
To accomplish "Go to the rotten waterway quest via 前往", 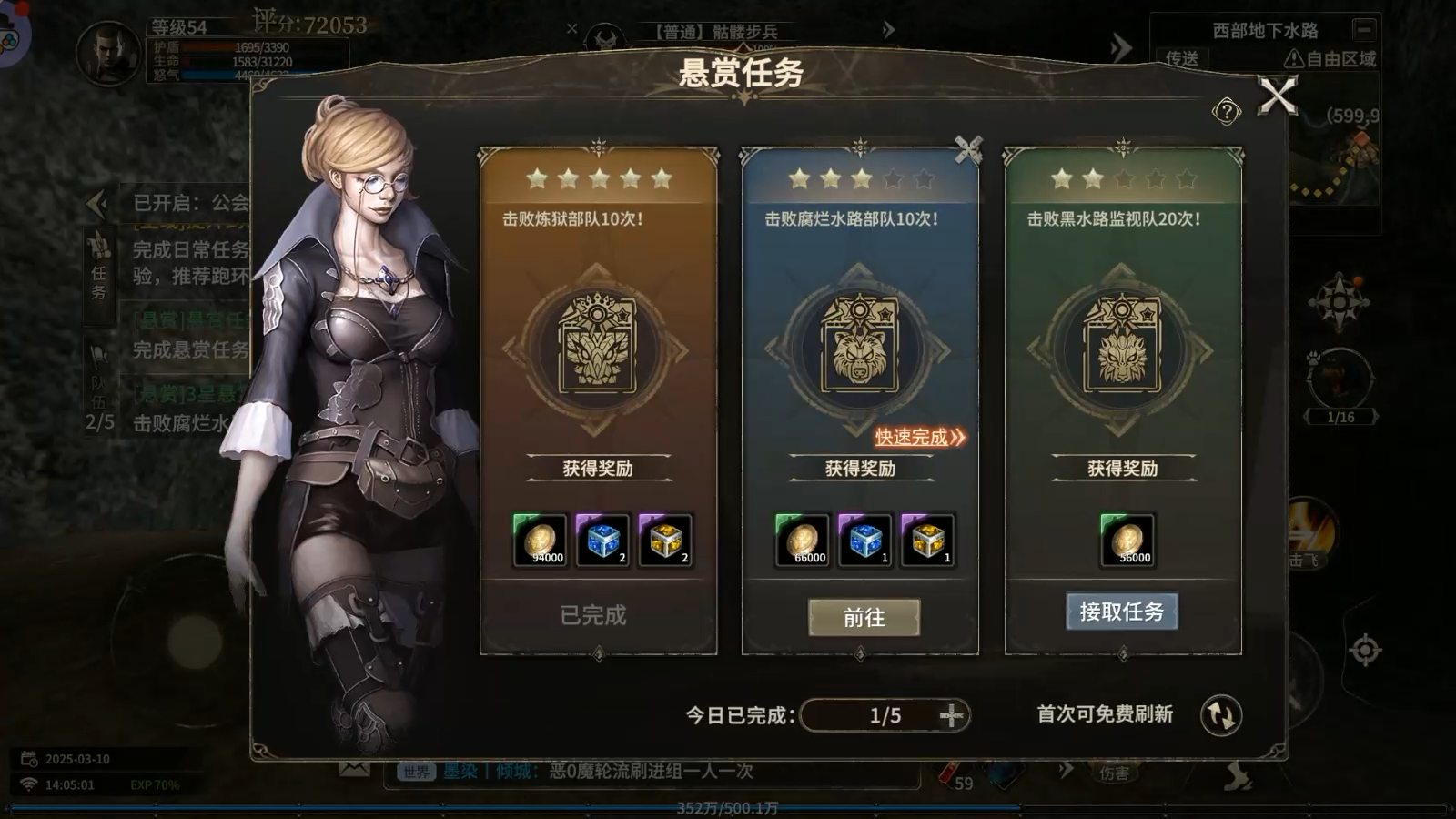I will point(864,618).
